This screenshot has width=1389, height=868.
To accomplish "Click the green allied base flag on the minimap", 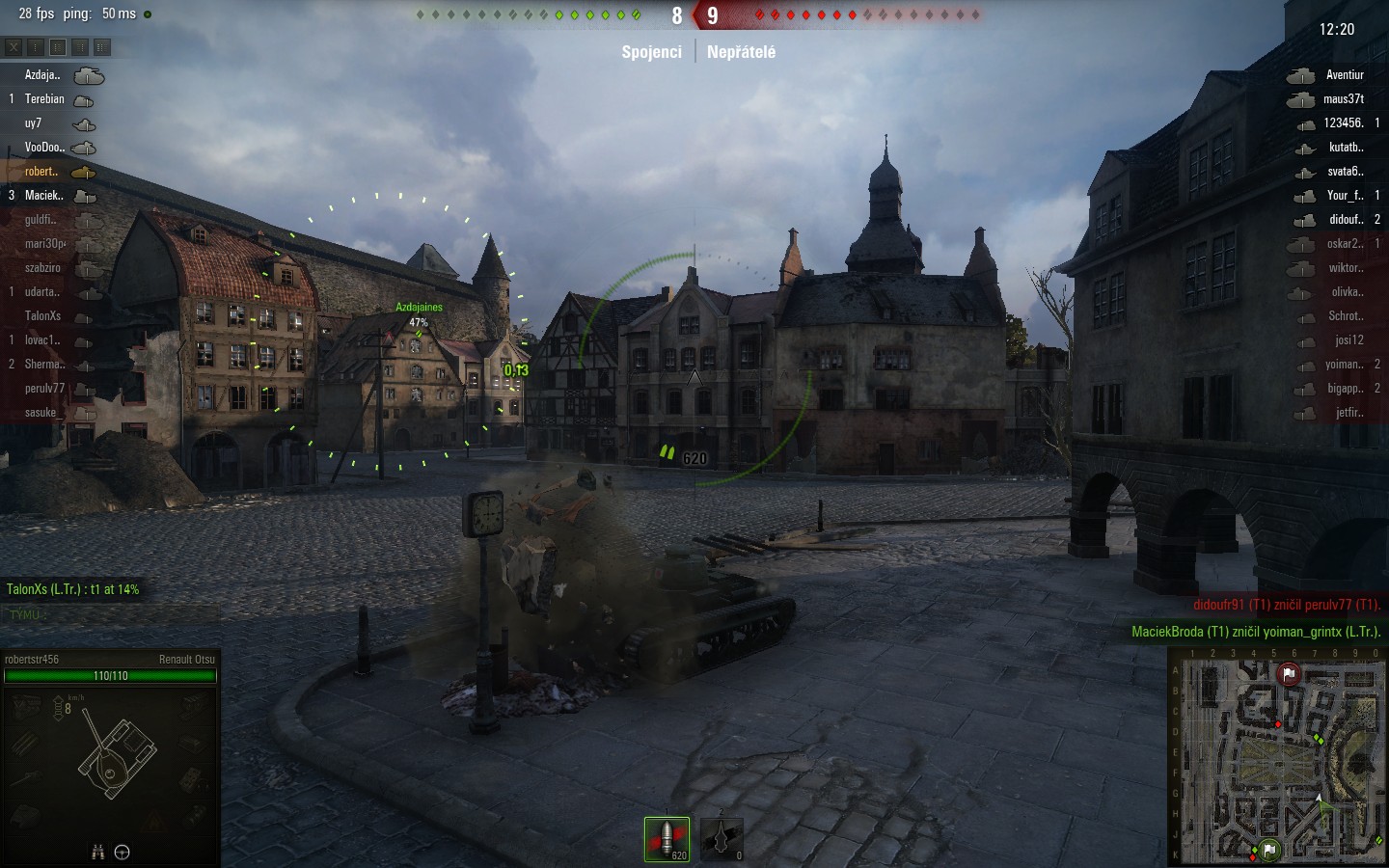I will click(1269, 850).
